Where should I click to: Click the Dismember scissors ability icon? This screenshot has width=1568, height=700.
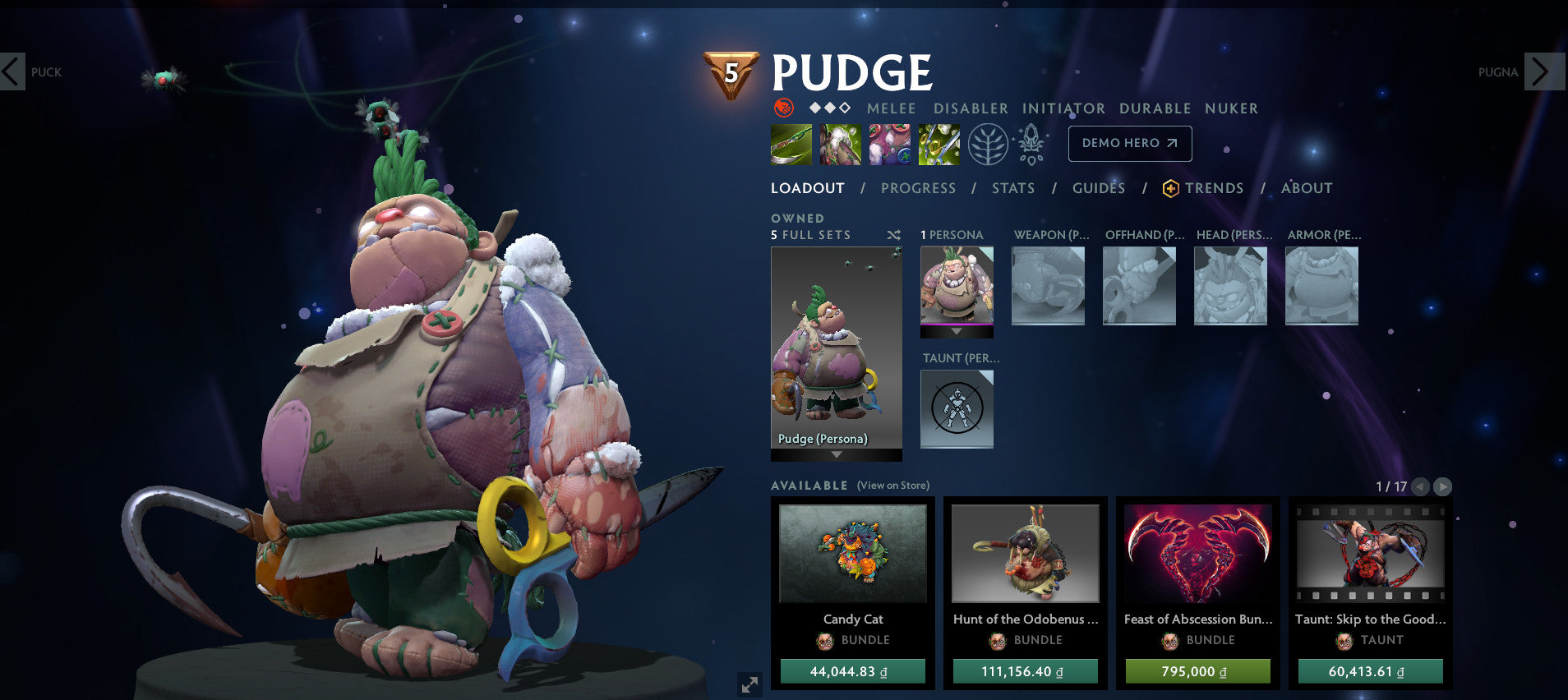click(x=939, y=143)
